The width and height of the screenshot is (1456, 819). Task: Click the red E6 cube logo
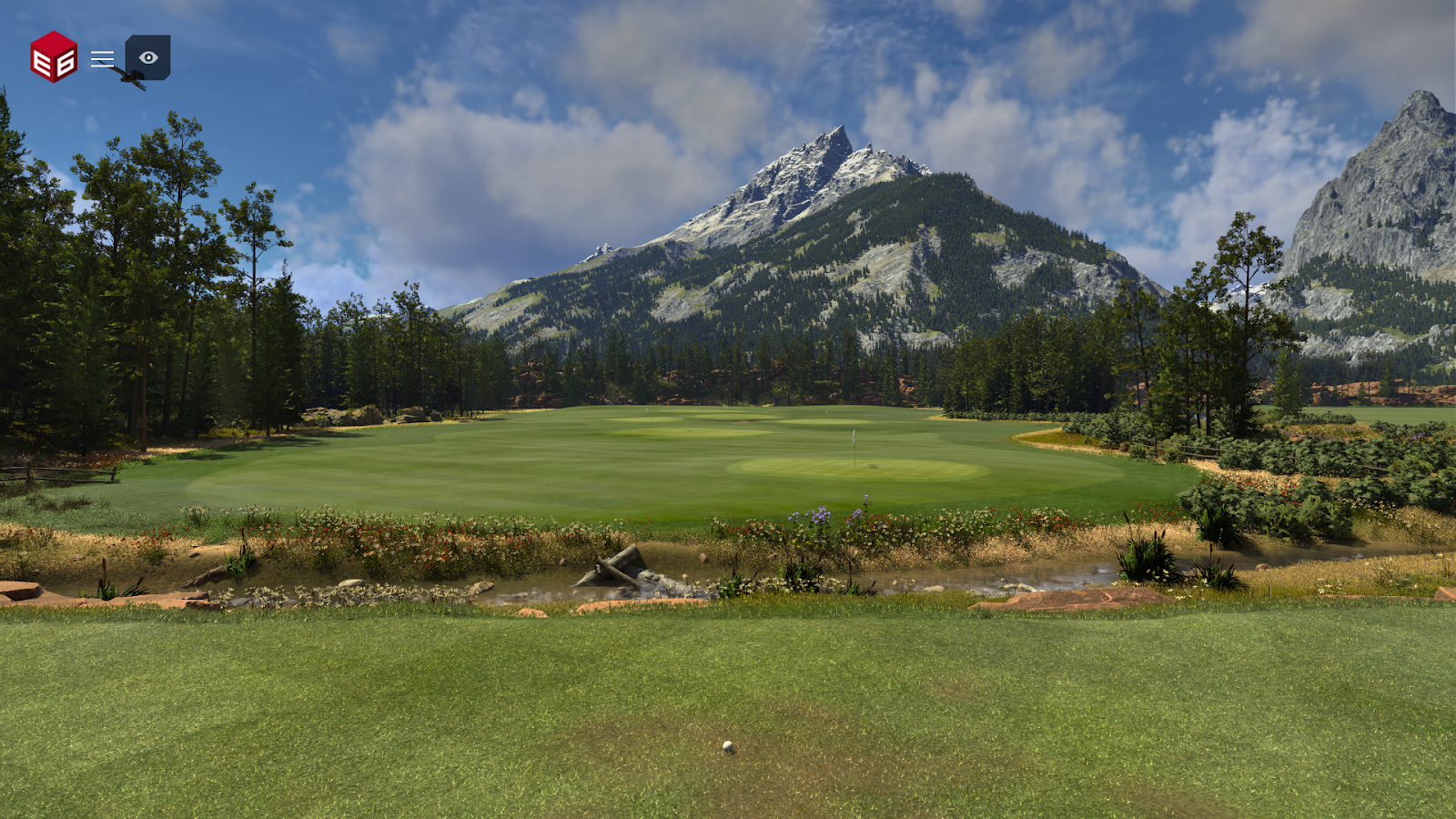coord(54,57)
